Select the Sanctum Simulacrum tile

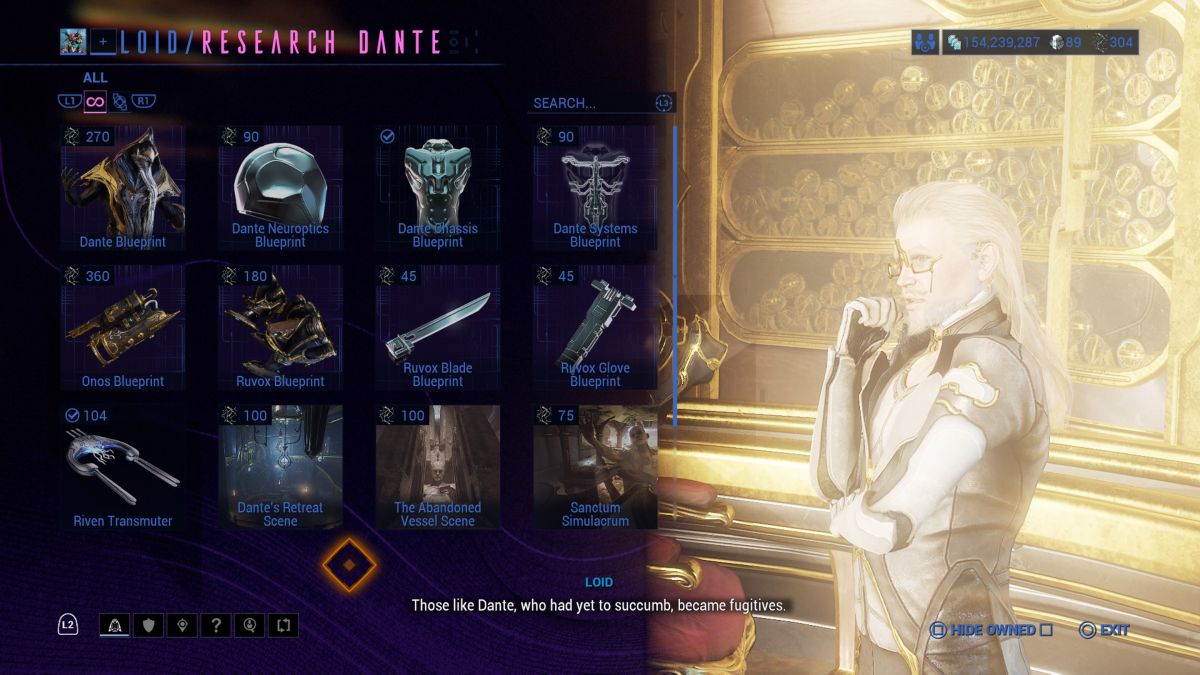[x=595, y=467]
